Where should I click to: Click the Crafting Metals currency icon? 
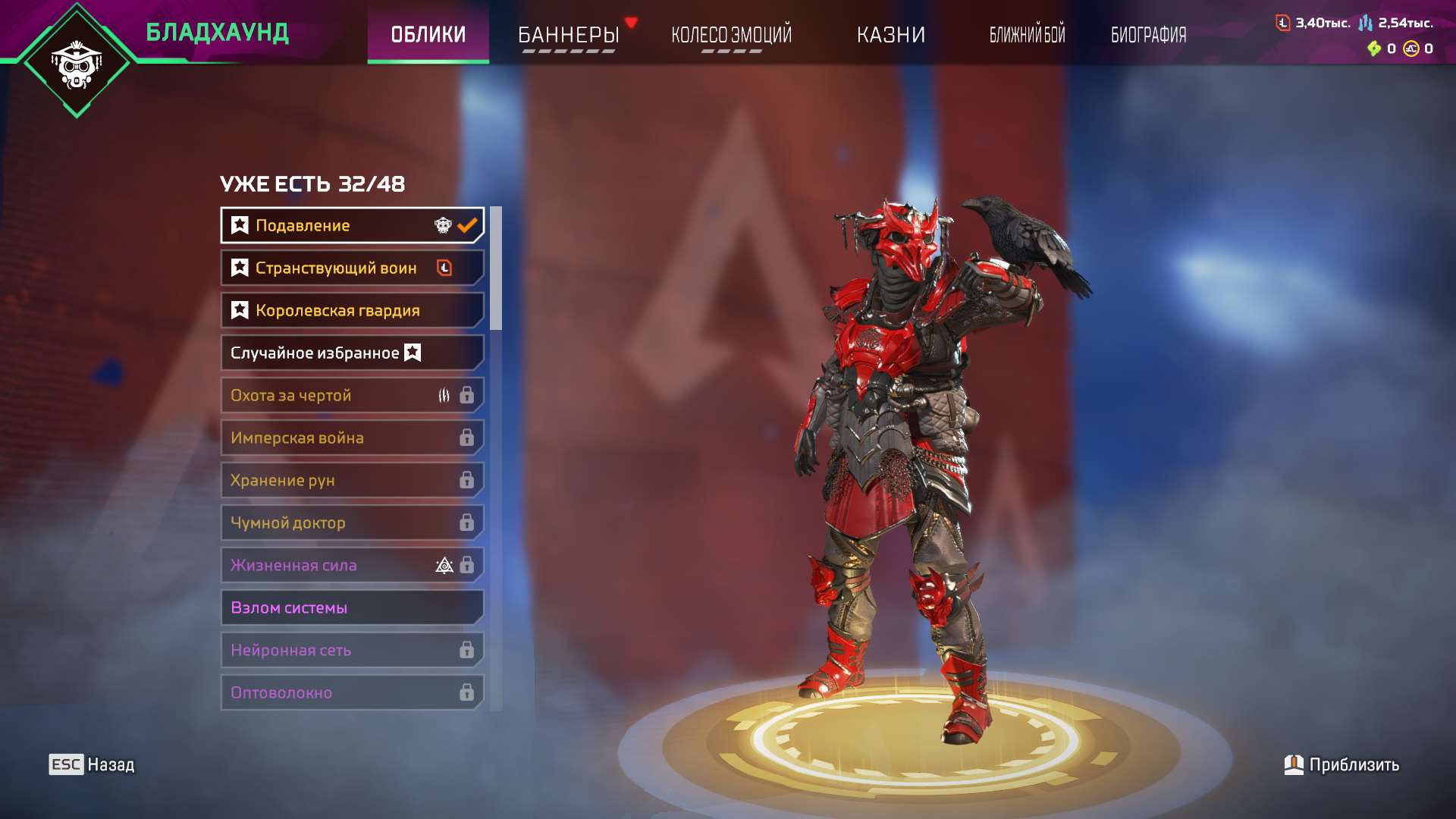pyautogui.click(x=1367, y=24)
